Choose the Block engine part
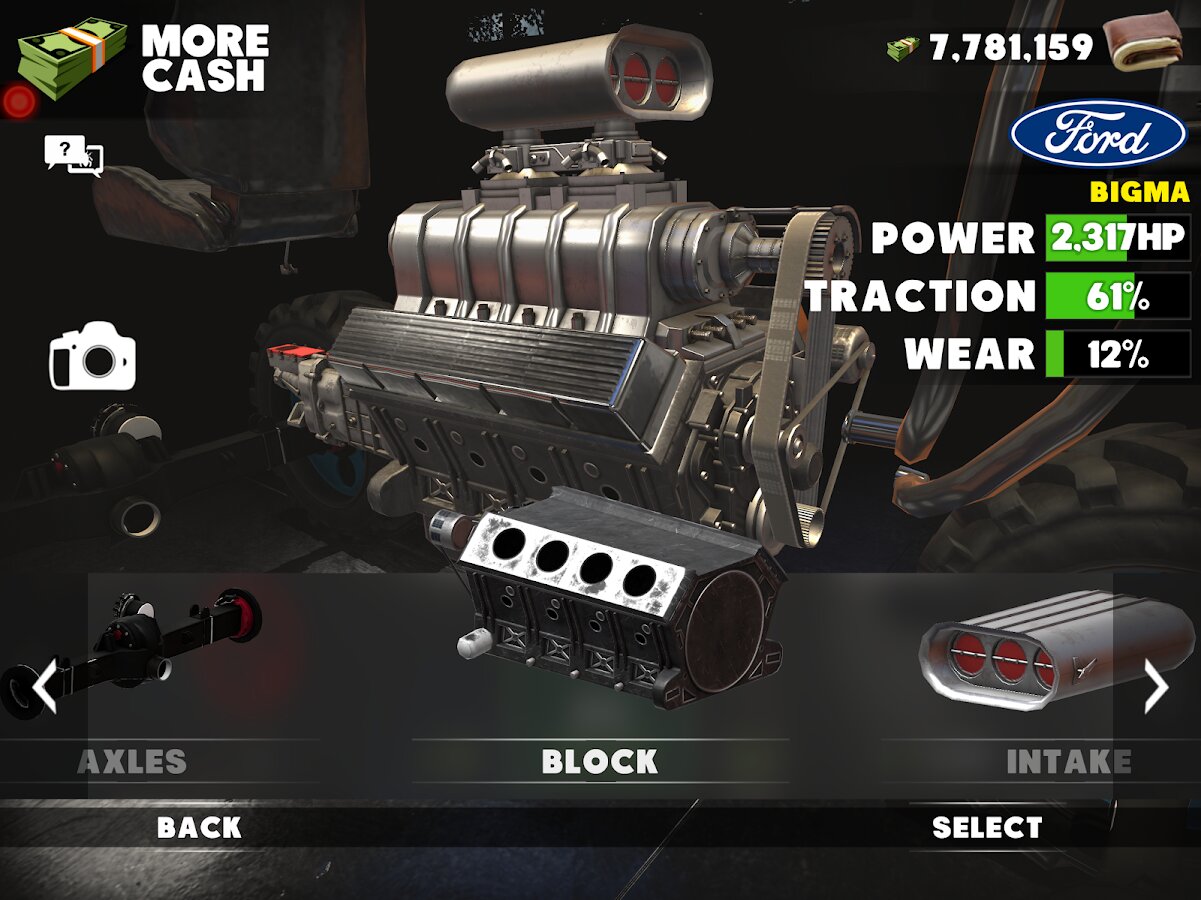The width and height of the screenshot is (1201, 900). coord(600,680)
